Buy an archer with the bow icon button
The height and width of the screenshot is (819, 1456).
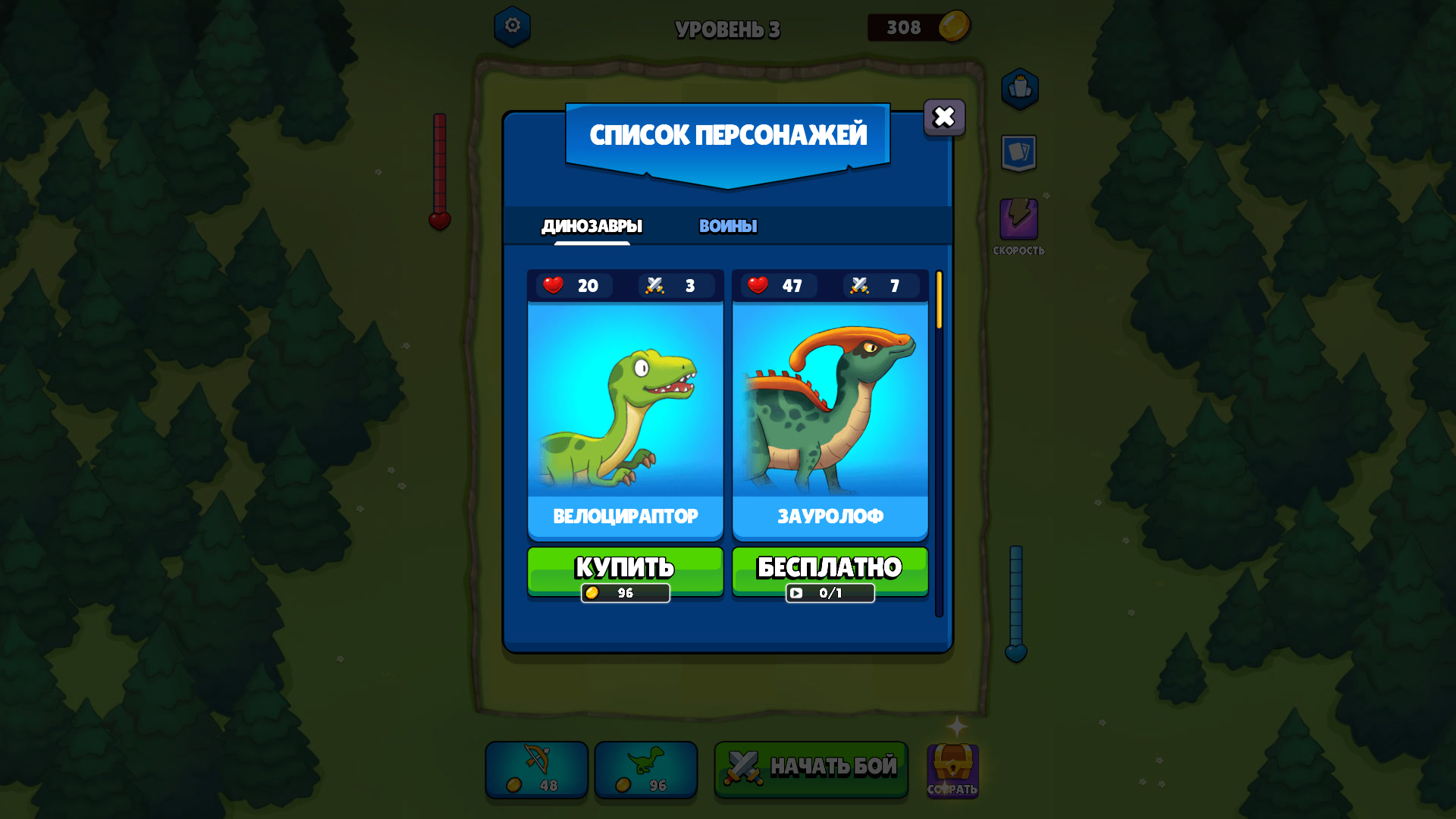536,770
